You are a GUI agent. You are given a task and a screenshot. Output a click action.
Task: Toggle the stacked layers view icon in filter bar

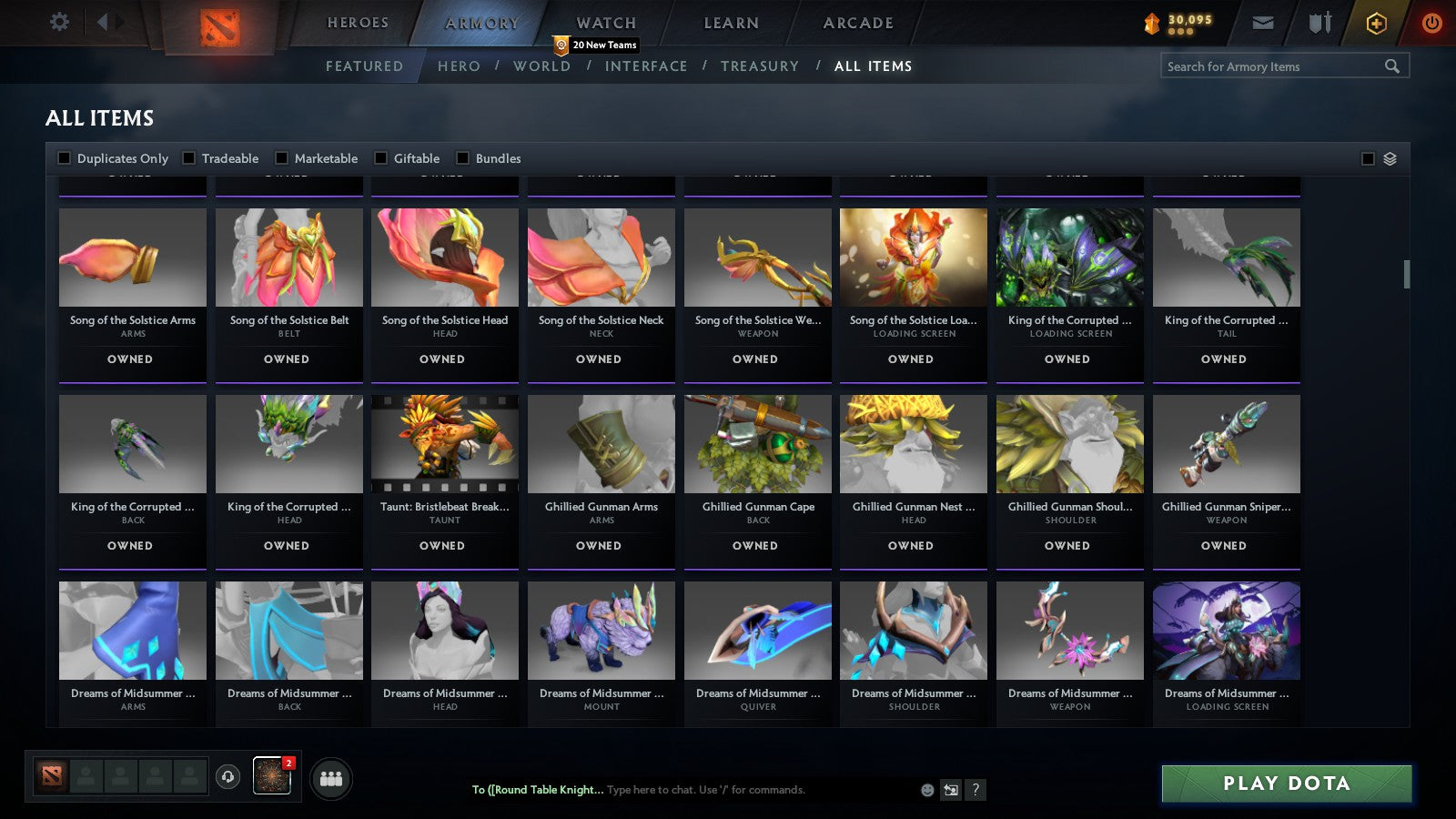click(x=1390, y=157)
